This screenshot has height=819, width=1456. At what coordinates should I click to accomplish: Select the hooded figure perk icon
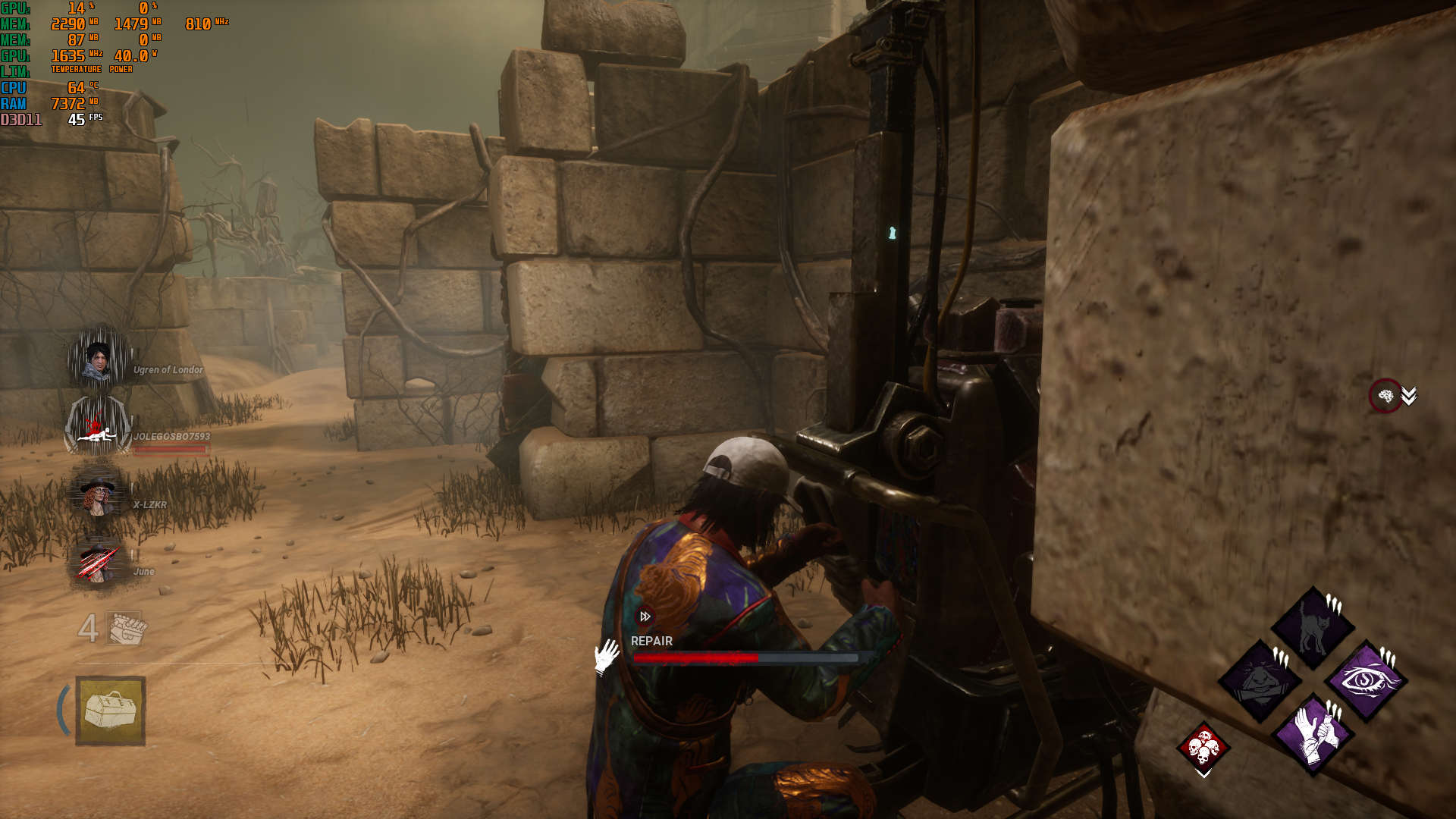[1260, 680]
